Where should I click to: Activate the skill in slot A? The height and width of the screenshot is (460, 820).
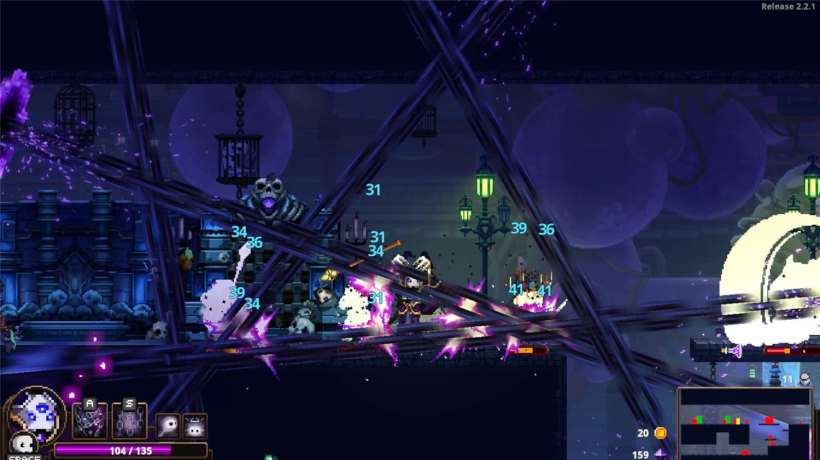90,422
